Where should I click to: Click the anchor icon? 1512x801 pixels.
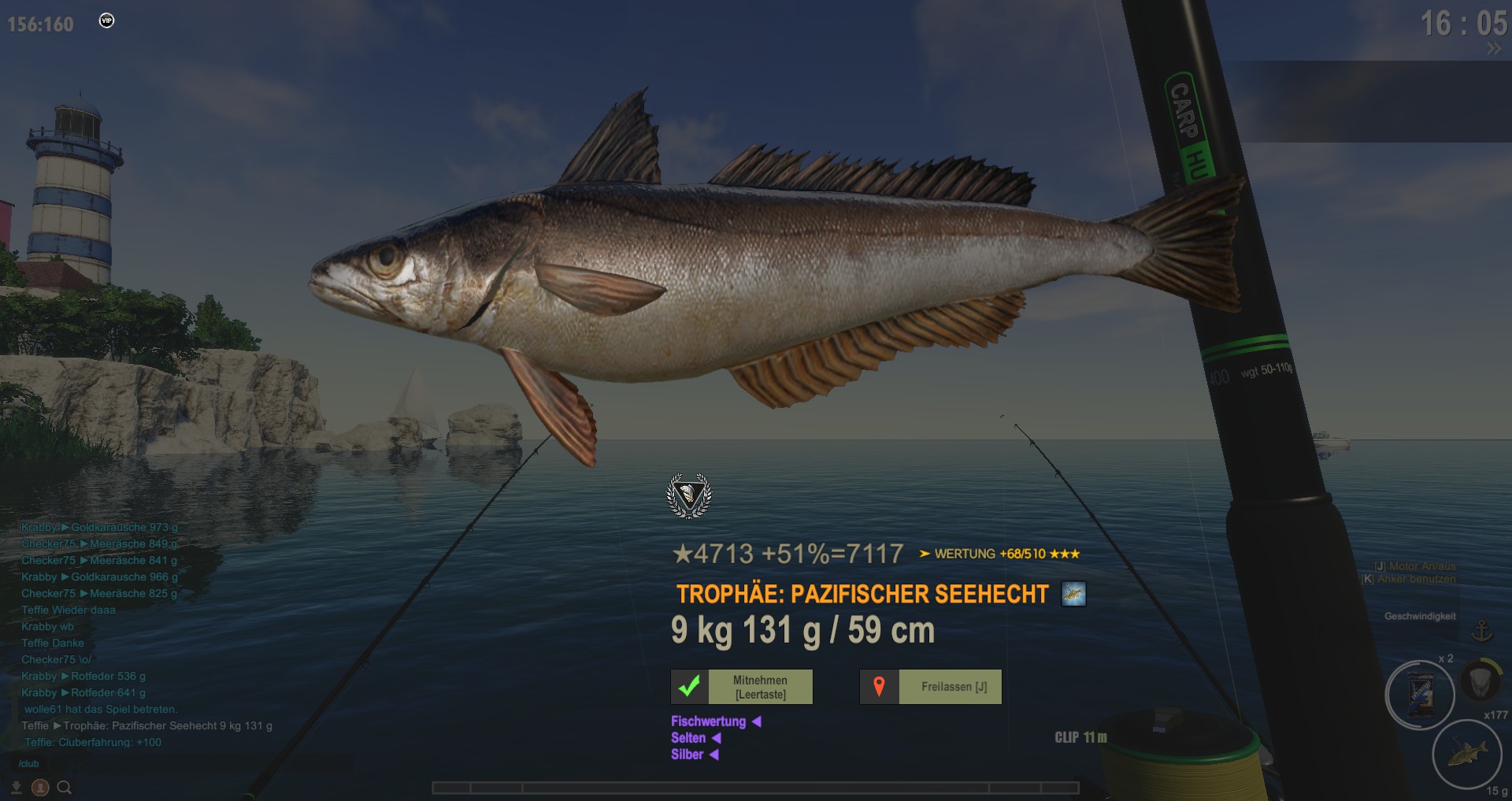click(1482, 631)
